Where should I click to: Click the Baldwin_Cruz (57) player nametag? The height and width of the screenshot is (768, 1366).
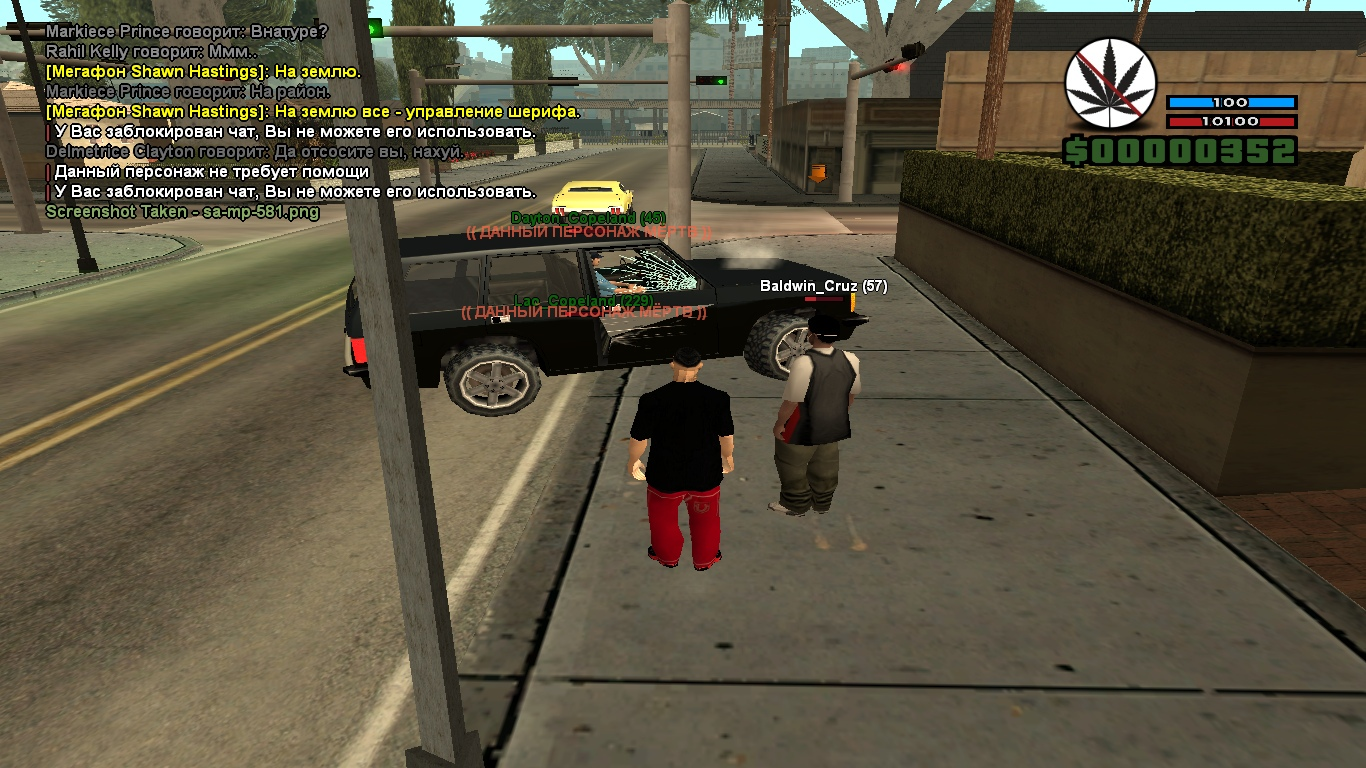(x=823, y=286)
